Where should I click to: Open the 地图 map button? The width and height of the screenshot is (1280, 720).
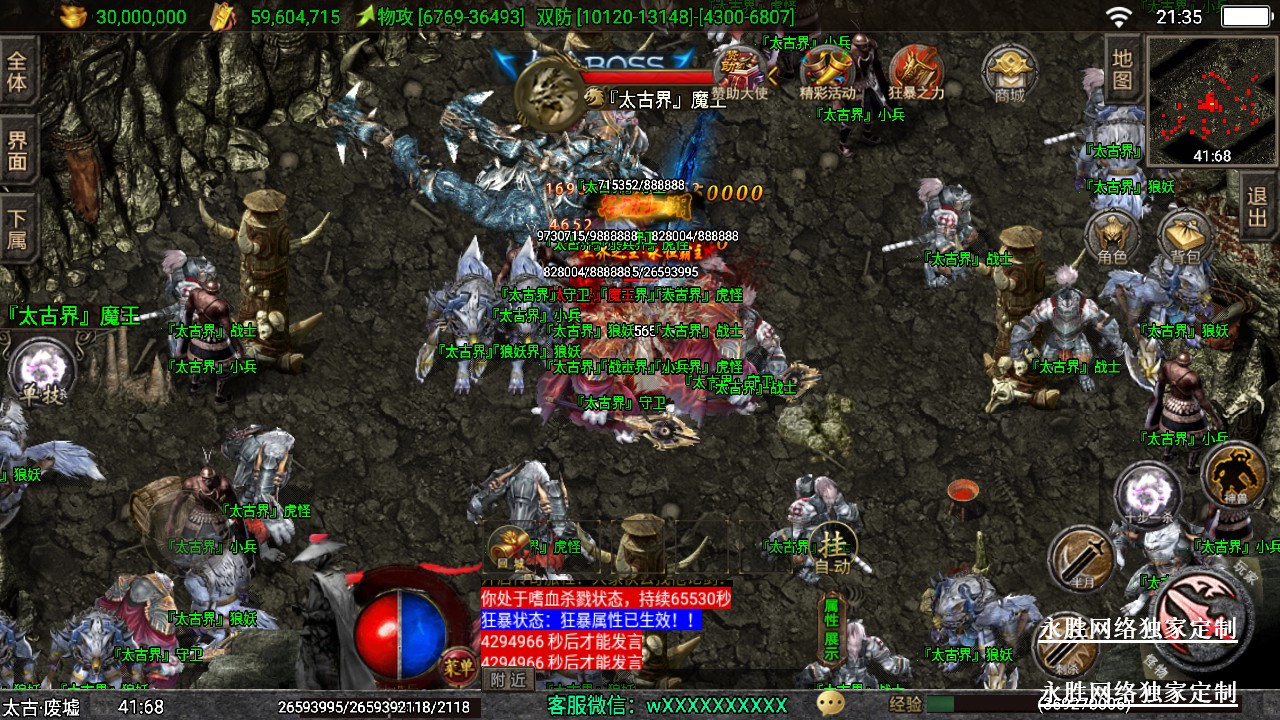1123,67
